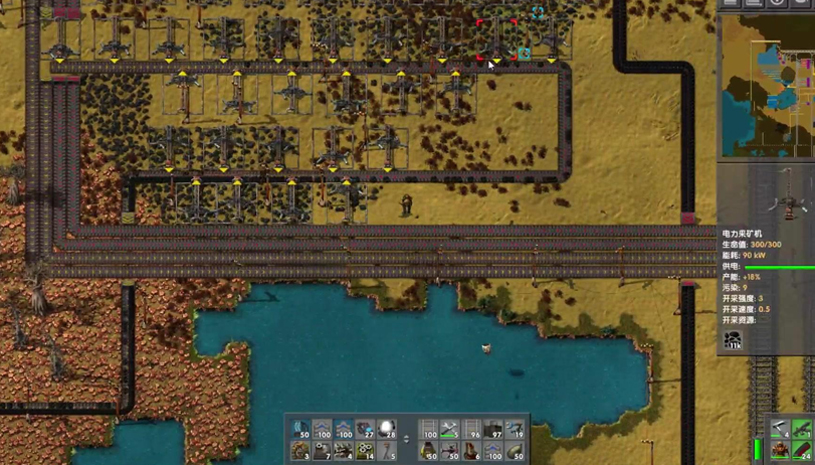The width and height of the screenshot is (815, 465).
Task: Choose the gear wheel stack of 14
Action: [x=366, y=451]
